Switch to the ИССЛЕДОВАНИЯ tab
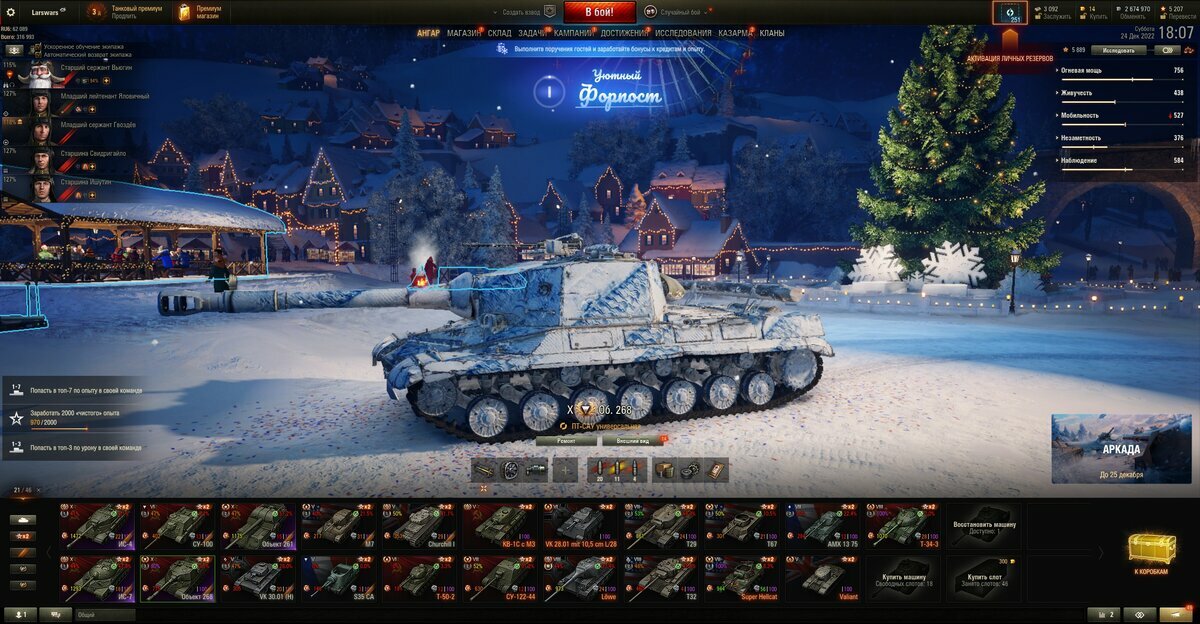Viewport: 1200px width, 624px height. 683,33
